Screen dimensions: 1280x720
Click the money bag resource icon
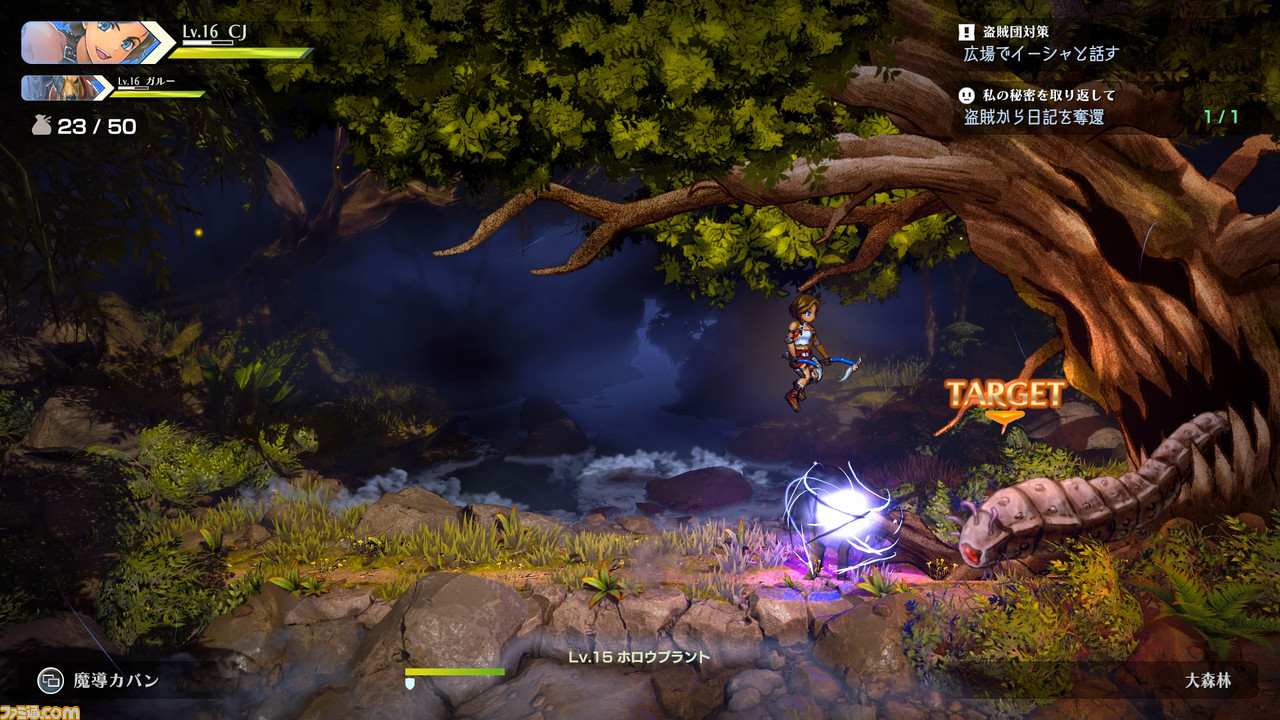point(40,126)
